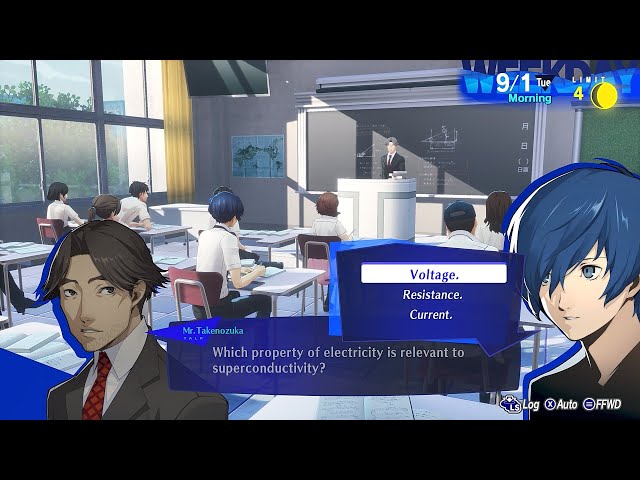Answer with Current
Viewport: 640px width, 480px height.
(x=432, y=315)
